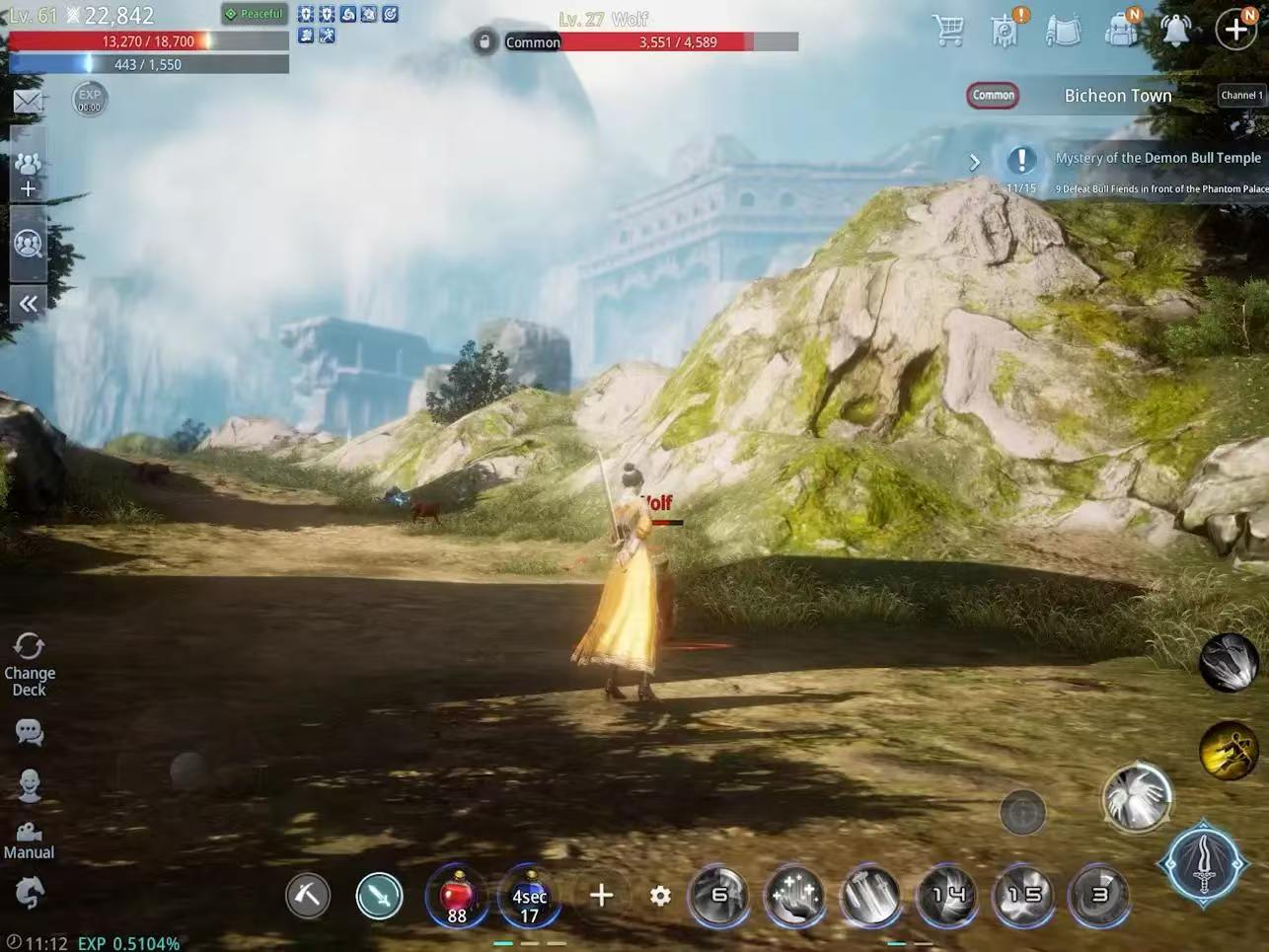Check the notification bell
This screenshot has height=952, width=1269.
tap(1175, 30)
